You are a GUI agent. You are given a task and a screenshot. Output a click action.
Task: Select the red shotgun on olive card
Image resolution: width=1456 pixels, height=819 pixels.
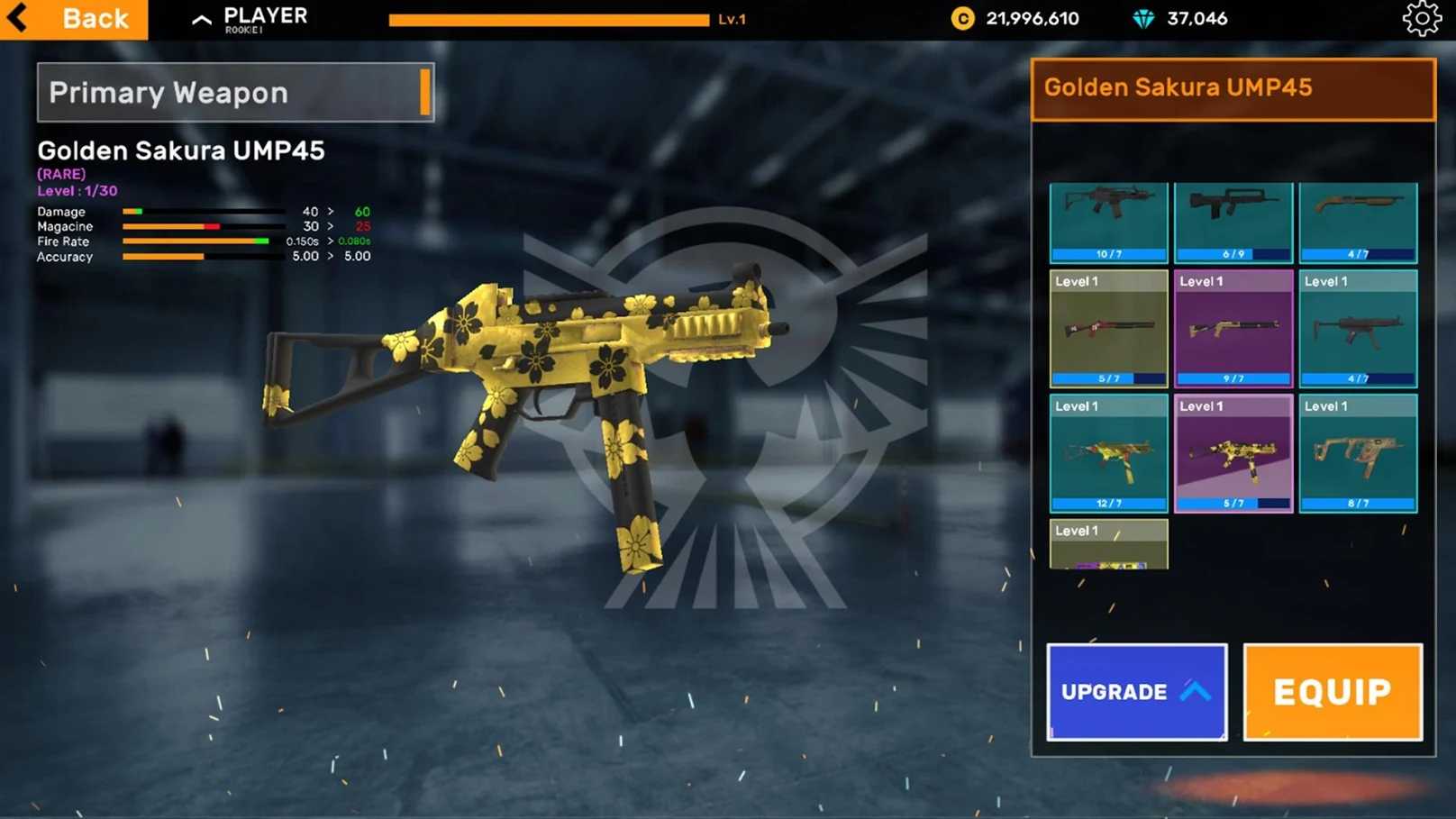[x=1108, y=329]
